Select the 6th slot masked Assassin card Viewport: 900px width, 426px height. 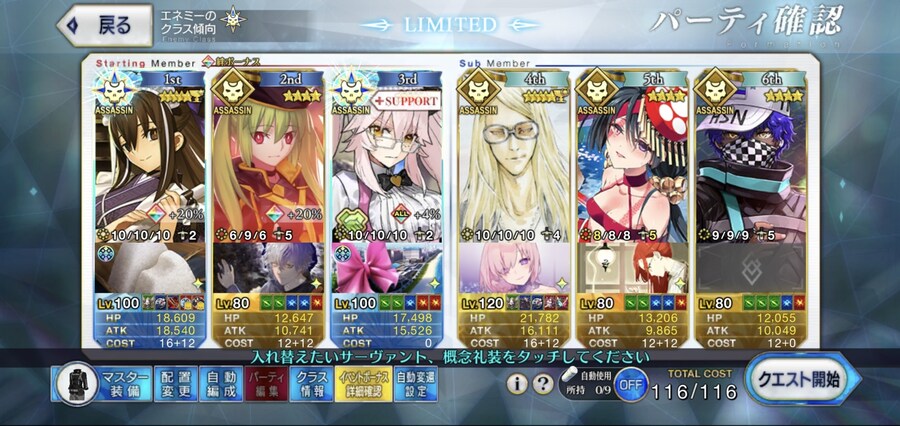tap(749, 160)
